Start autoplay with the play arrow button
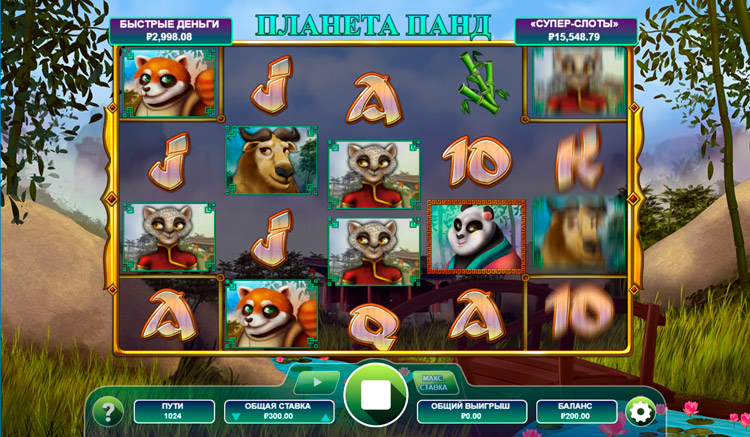Viewport: 750px width, 437px height. (316, 381)
